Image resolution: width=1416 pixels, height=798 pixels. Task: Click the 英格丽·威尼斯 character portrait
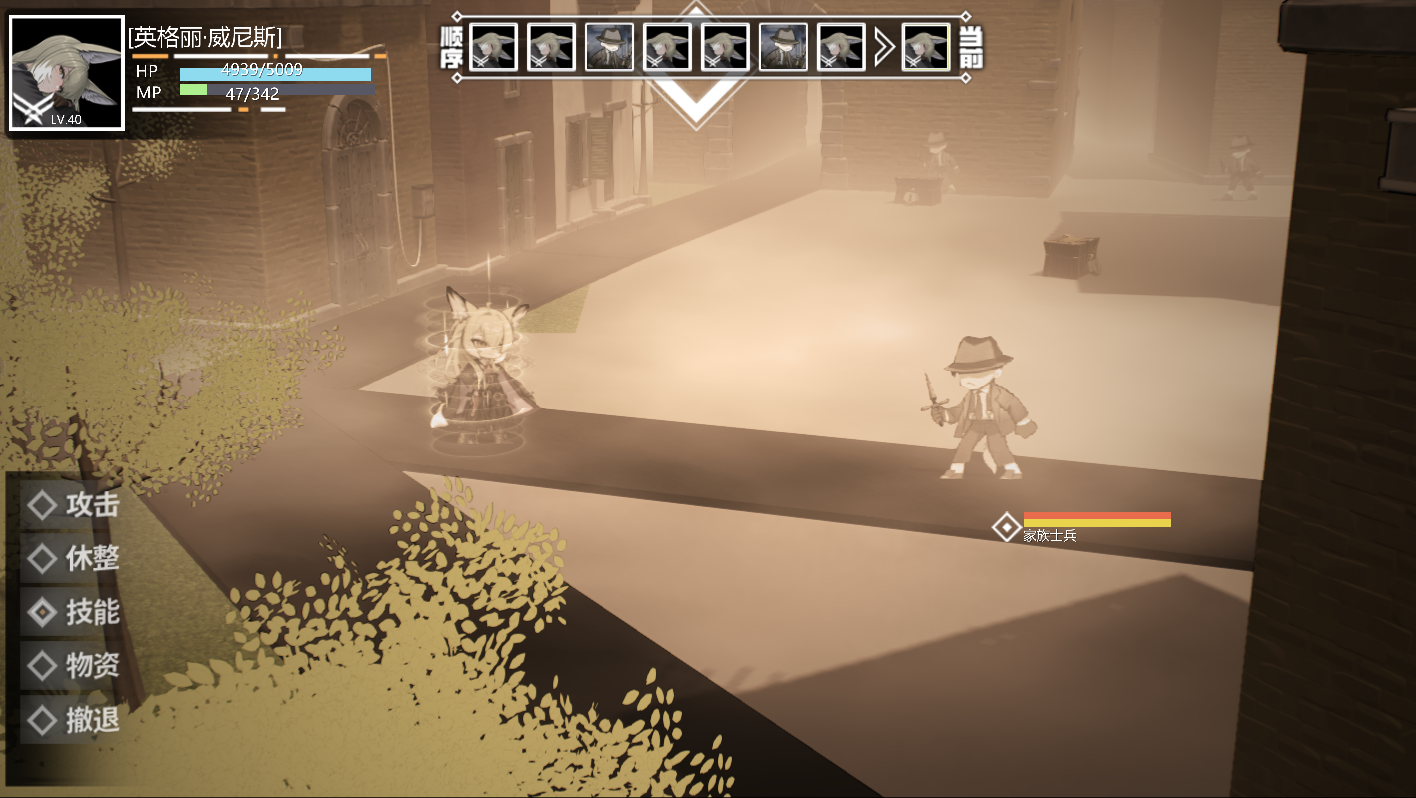click(x=67, y=73)
